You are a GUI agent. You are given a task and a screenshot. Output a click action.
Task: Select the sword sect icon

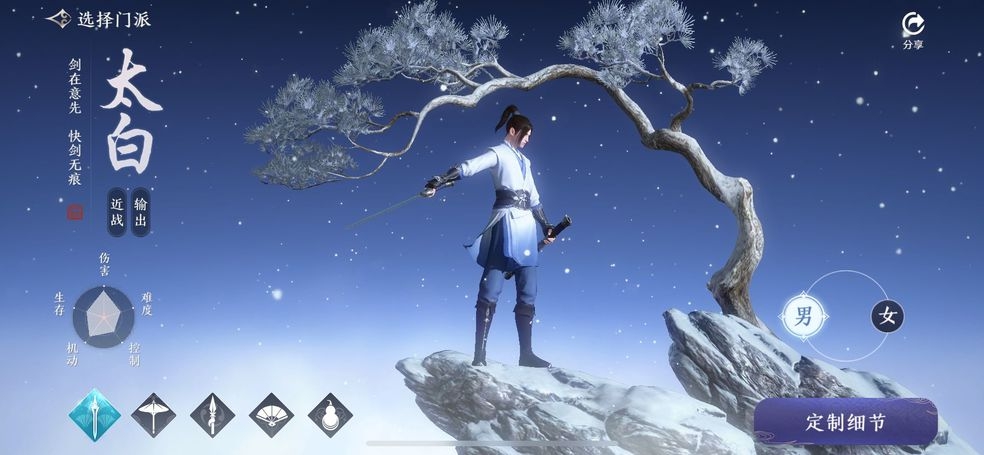(95, 415)
